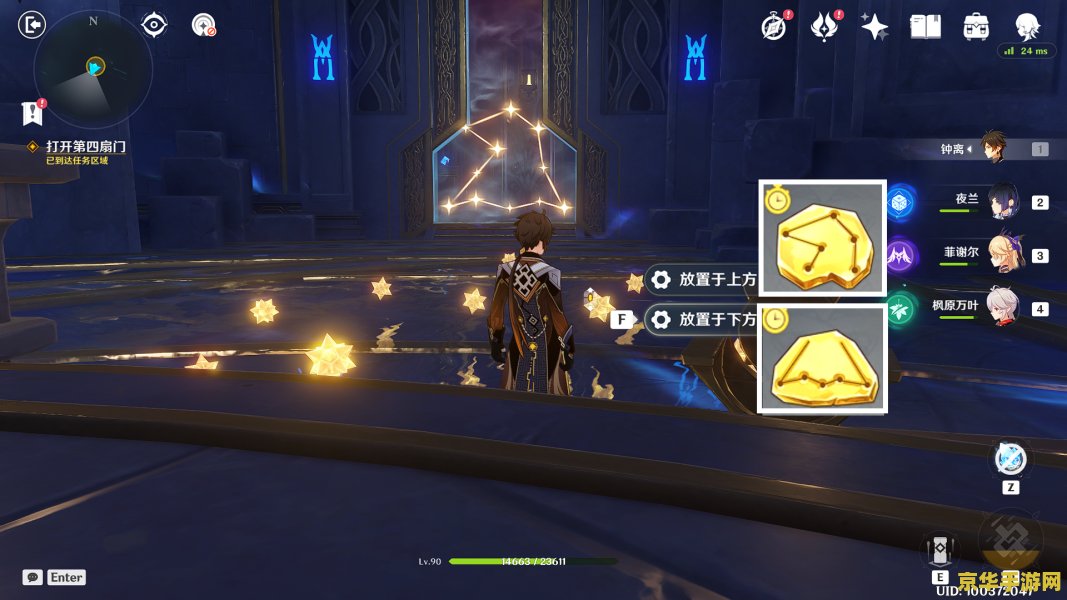Switch to party member 夜兰
This screenshot has height=600, width=1067.
pos(1002,201)
